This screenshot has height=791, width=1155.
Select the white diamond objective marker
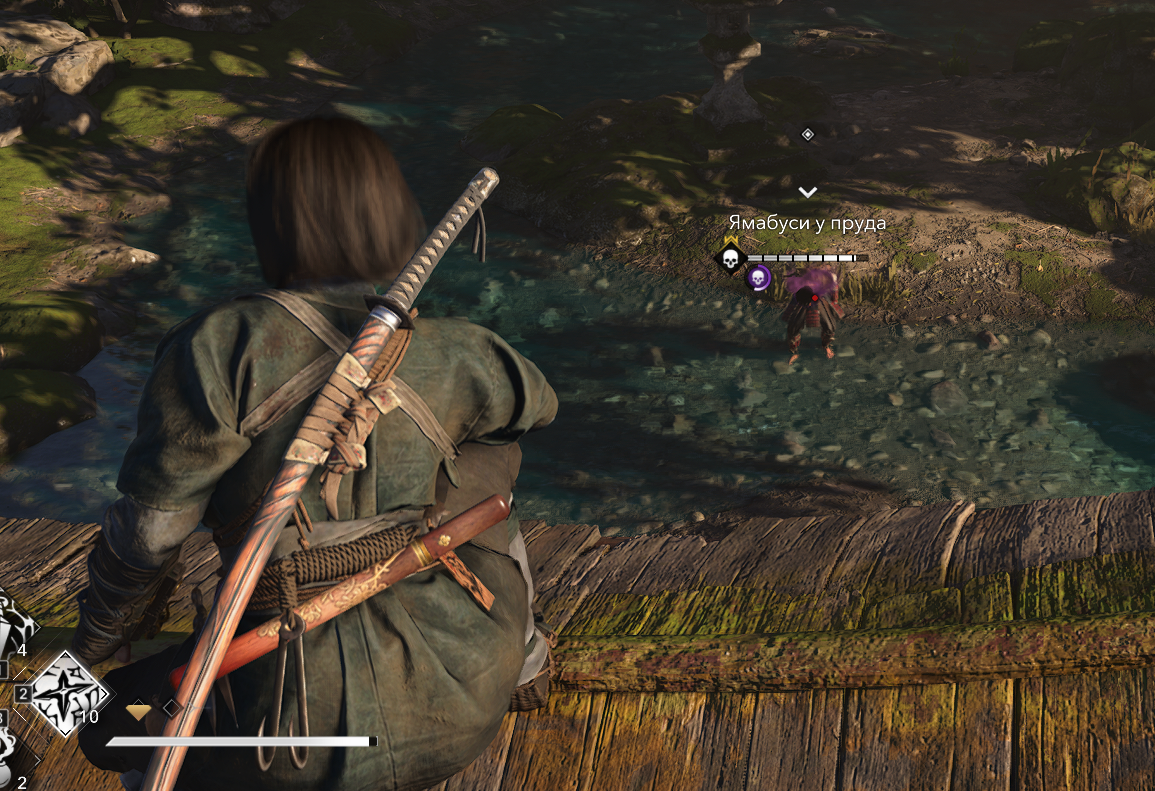pos(808,134)
